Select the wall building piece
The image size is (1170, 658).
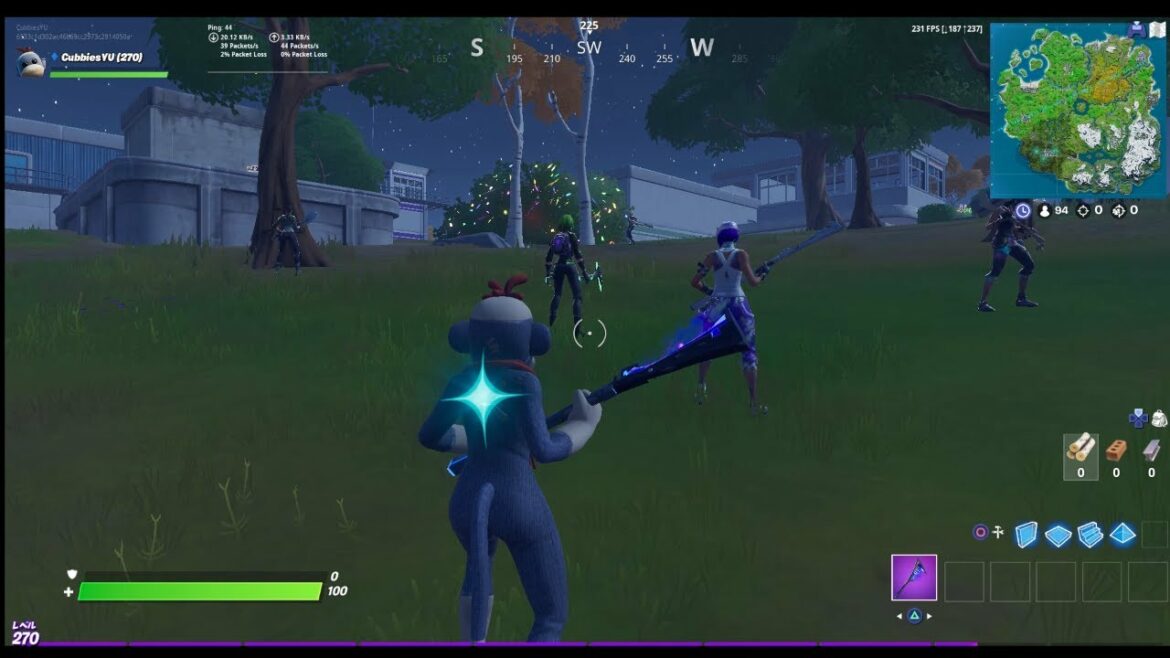[1026, 534]
